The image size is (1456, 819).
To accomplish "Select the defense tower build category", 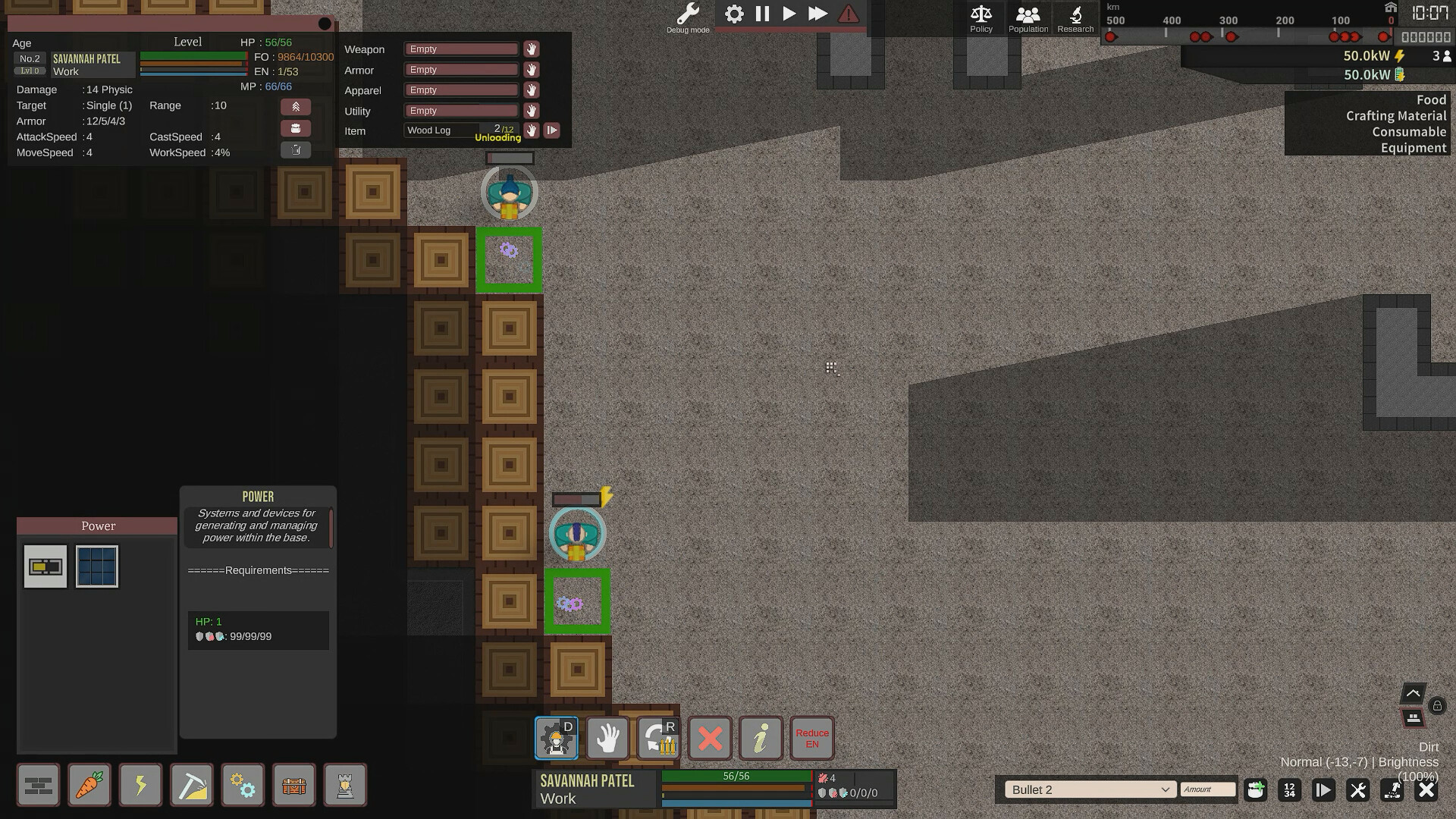I will click(345, 785).
